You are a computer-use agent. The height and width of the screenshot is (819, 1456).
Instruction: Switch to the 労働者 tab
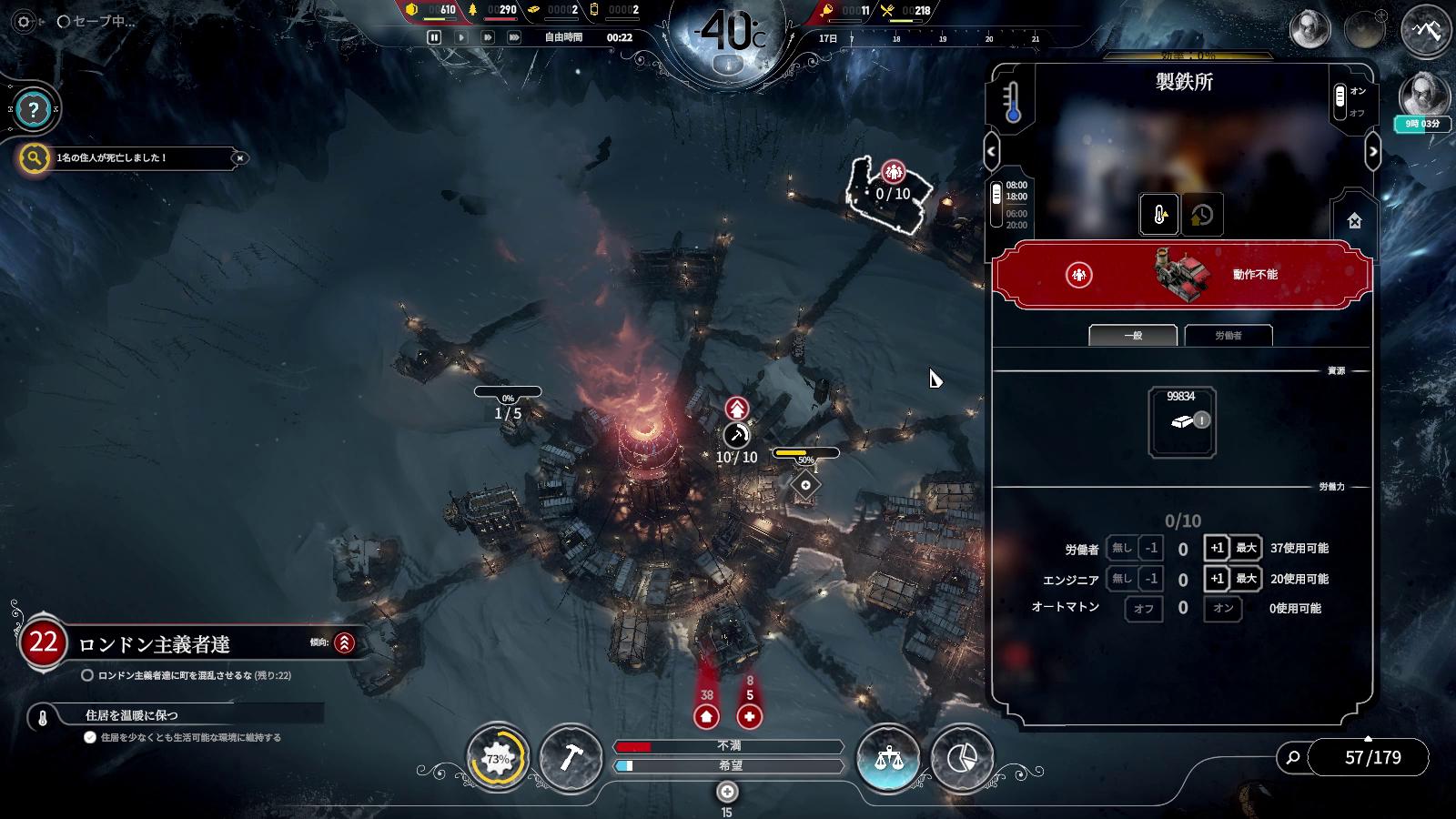click(1228, 336)
